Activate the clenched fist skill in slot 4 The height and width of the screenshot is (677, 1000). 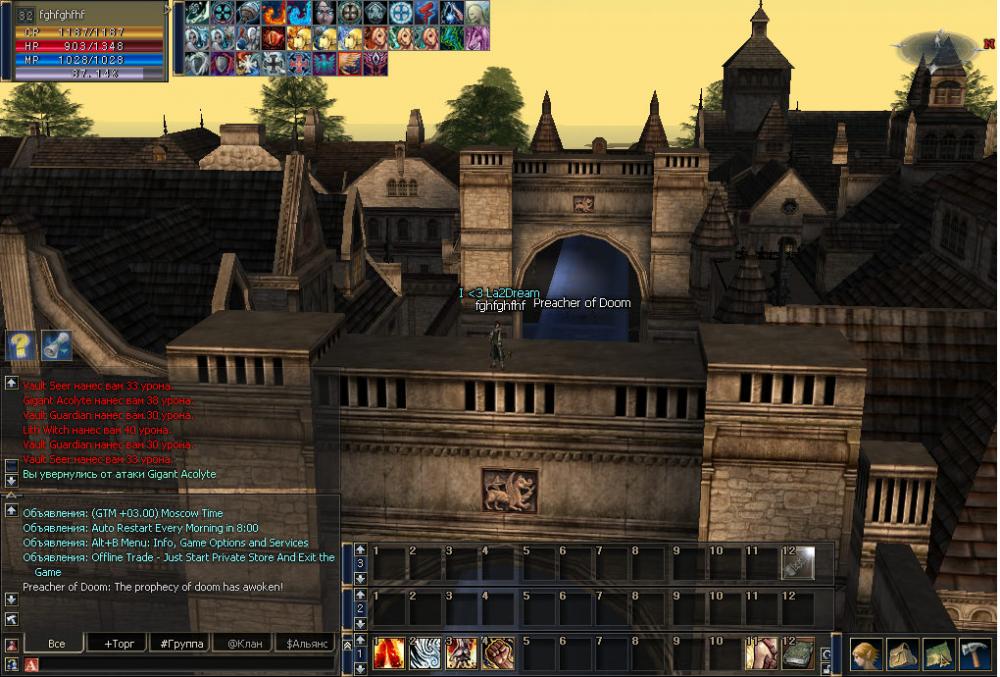click(499, 654)
